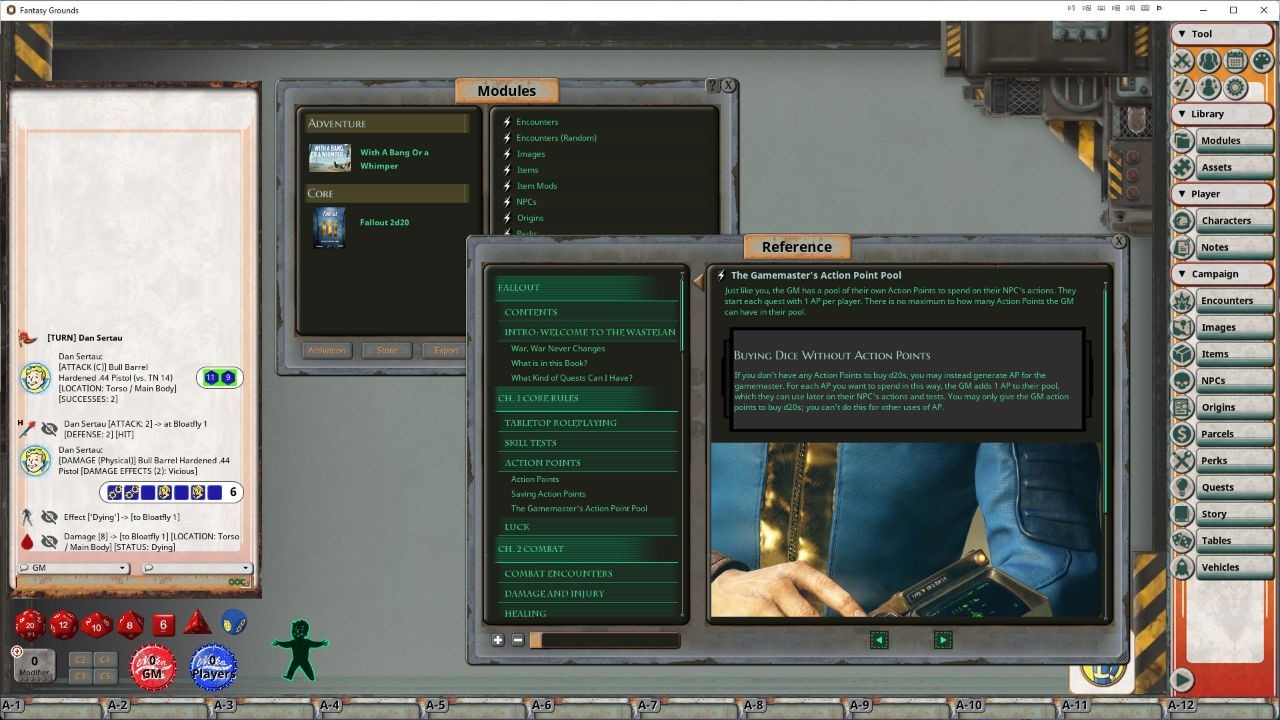
Task: Toggle the OOC chat mode button
Action: tap(237, 582)
